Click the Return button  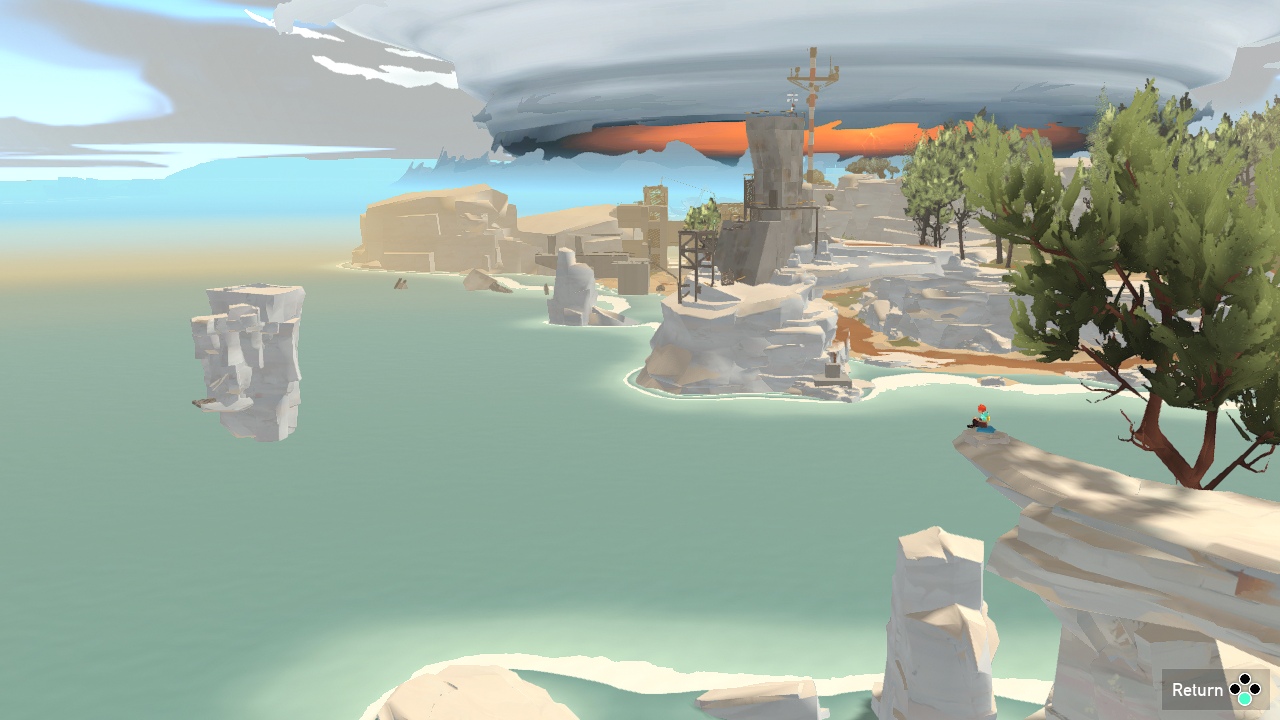pyautogui.click(x=1198, y=690)
